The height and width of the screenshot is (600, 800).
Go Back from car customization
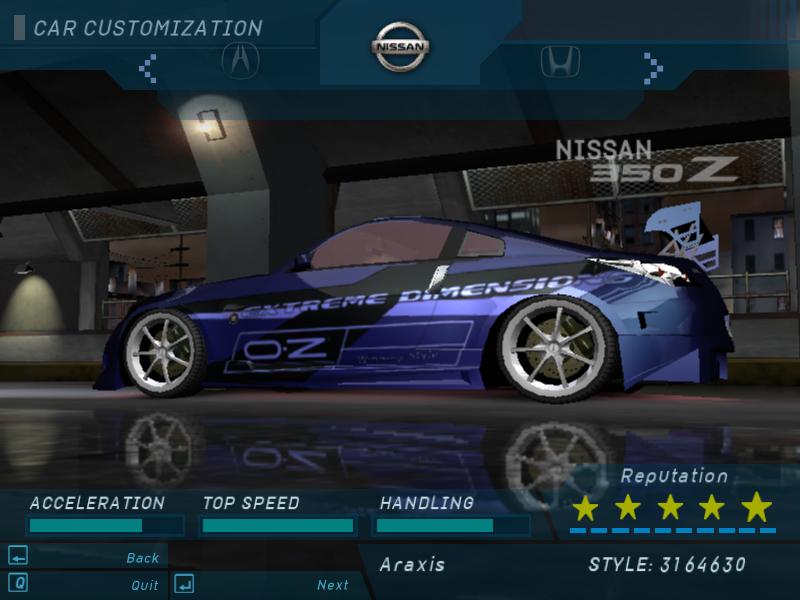(x=142, y=558)
